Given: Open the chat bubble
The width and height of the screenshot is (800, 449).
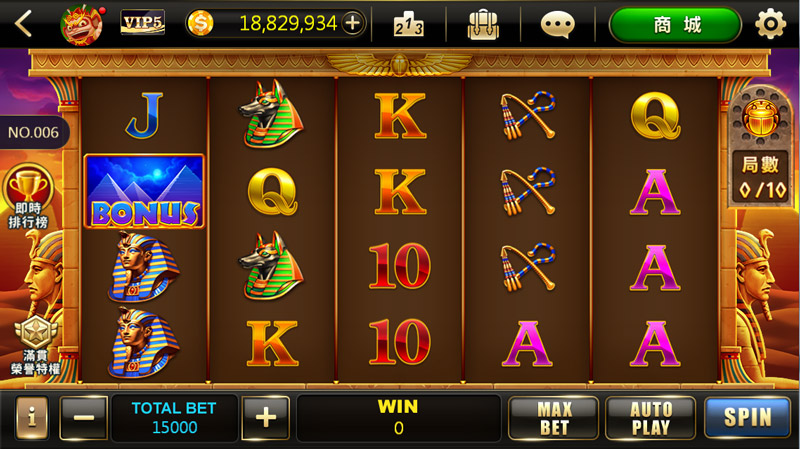Looking at the screenshot, I should point(557,23).
